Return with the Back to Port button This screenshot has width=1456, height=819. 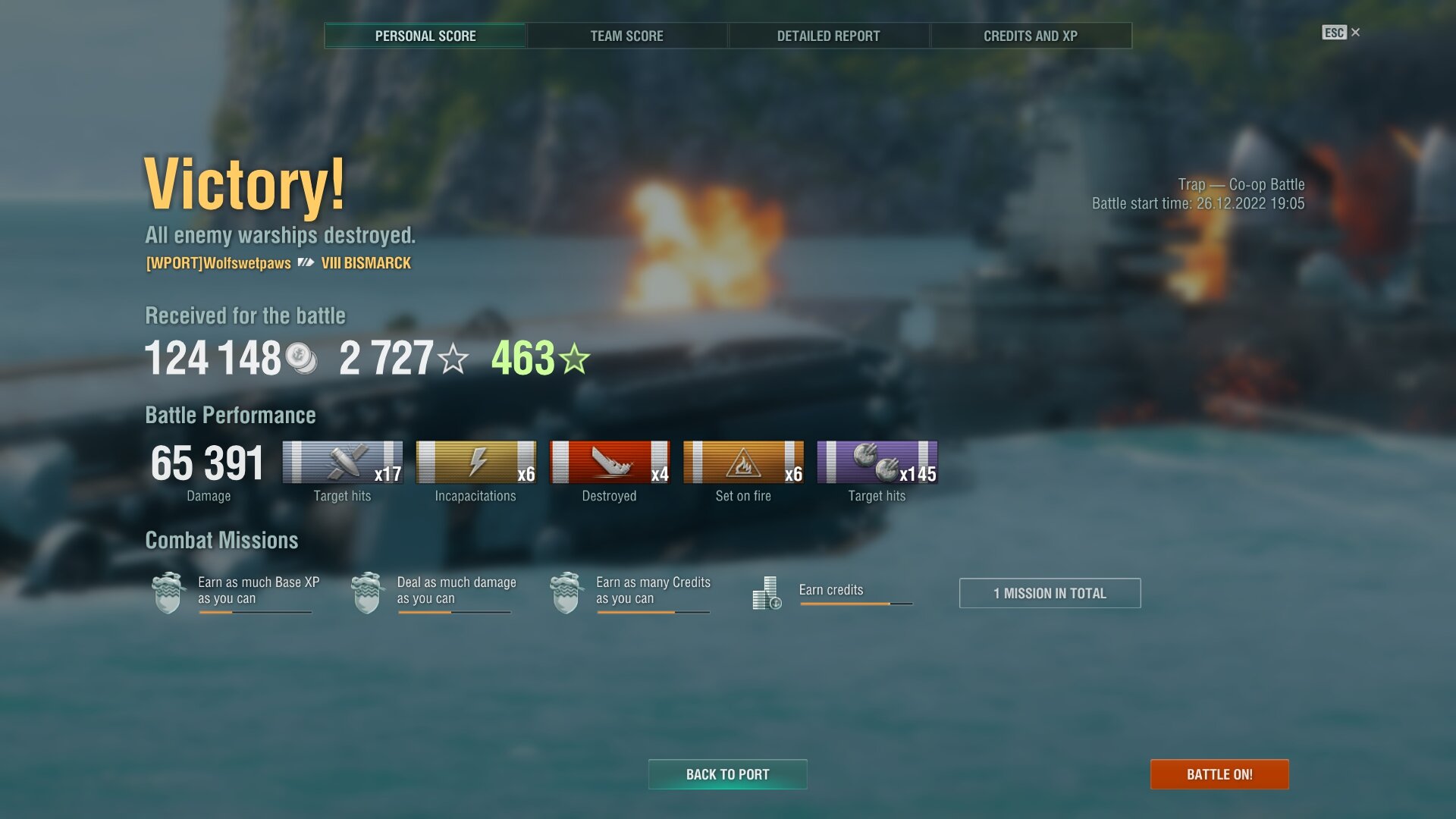[x=727, y=774]
